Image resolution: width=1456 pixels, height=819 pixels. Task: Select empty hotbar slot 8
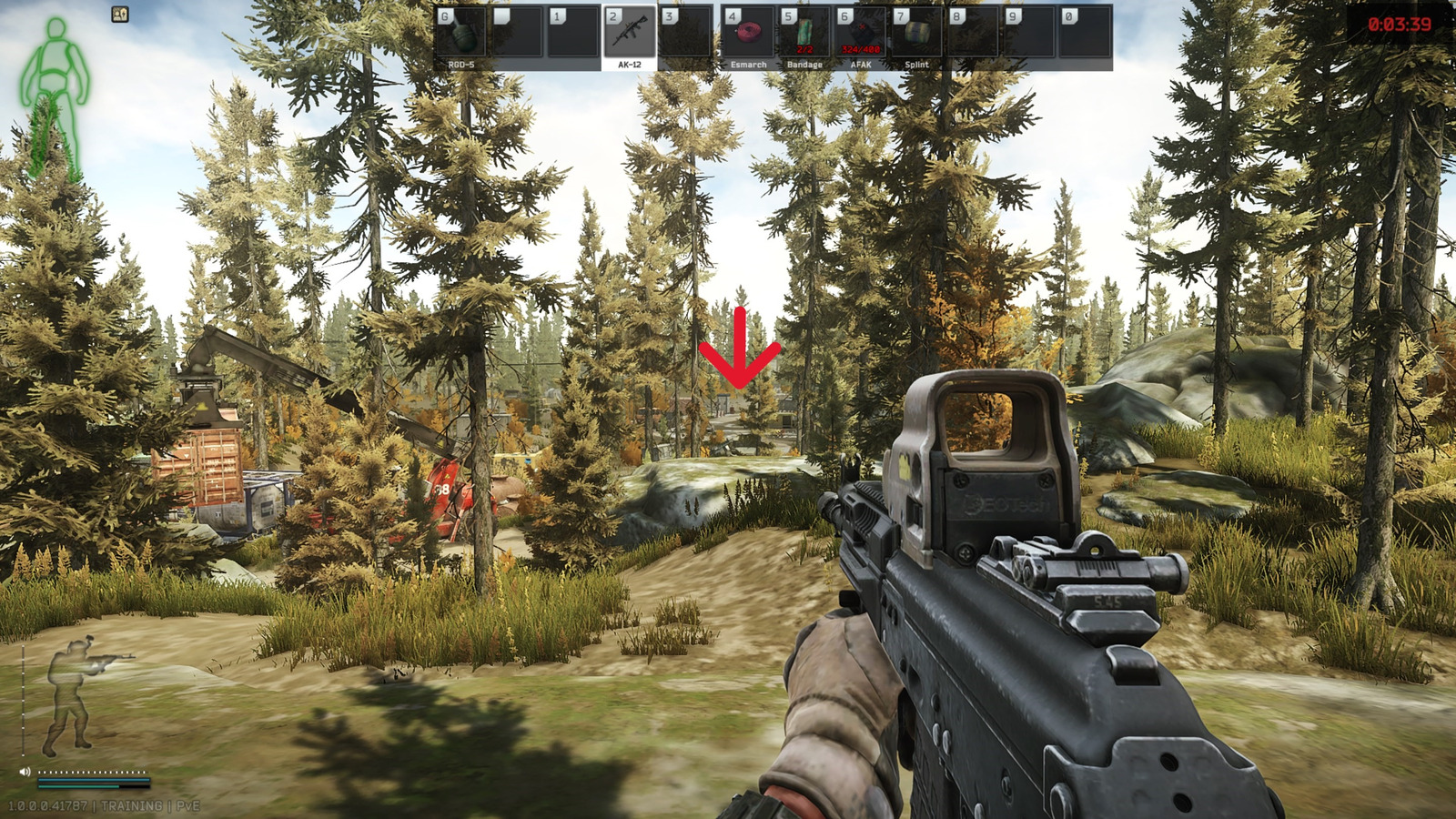[972, 36]
